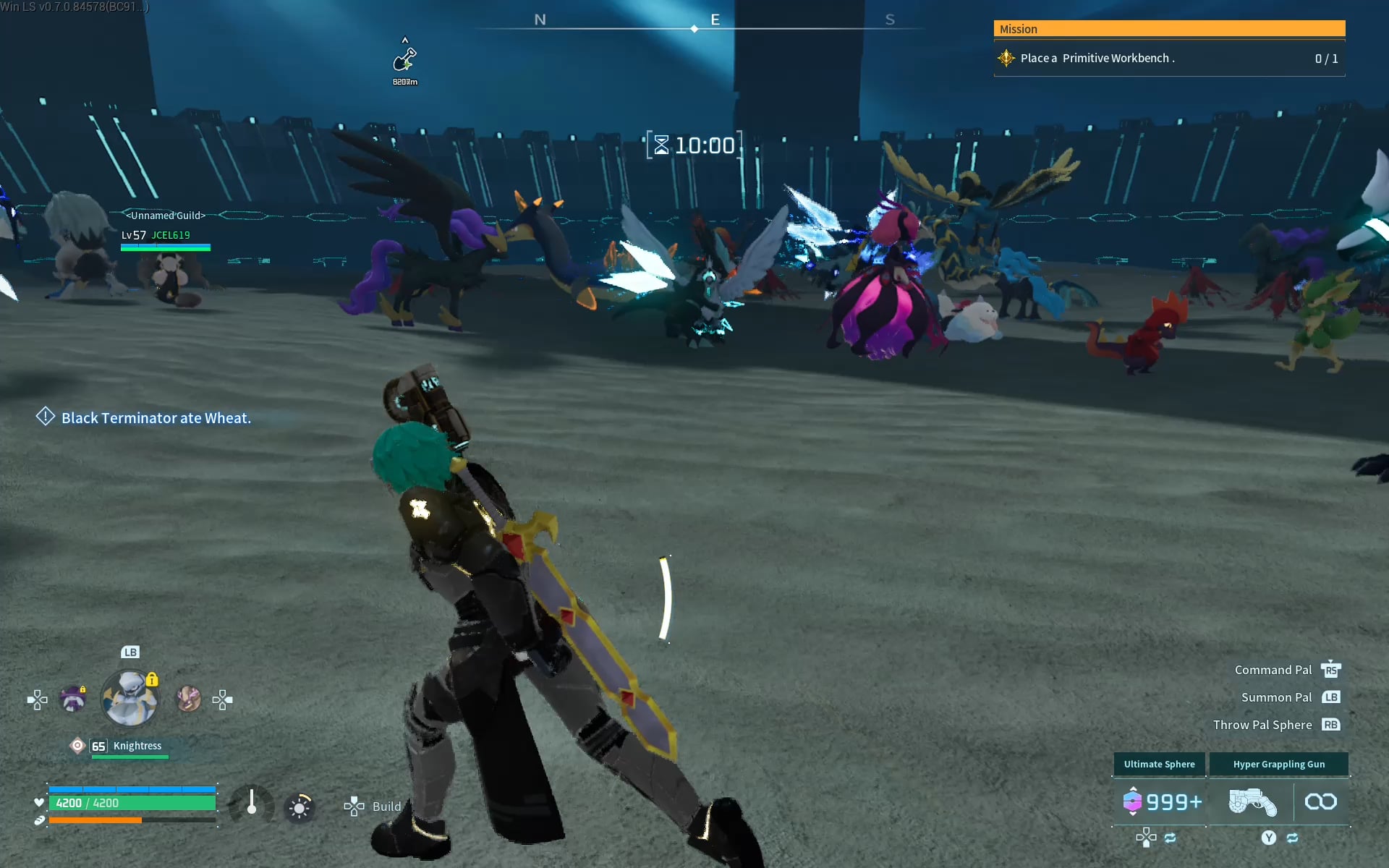The height and width of the screenshot is (868, 1389).
Task: Select the Knightress pal portrait
Action: point(129,699)
